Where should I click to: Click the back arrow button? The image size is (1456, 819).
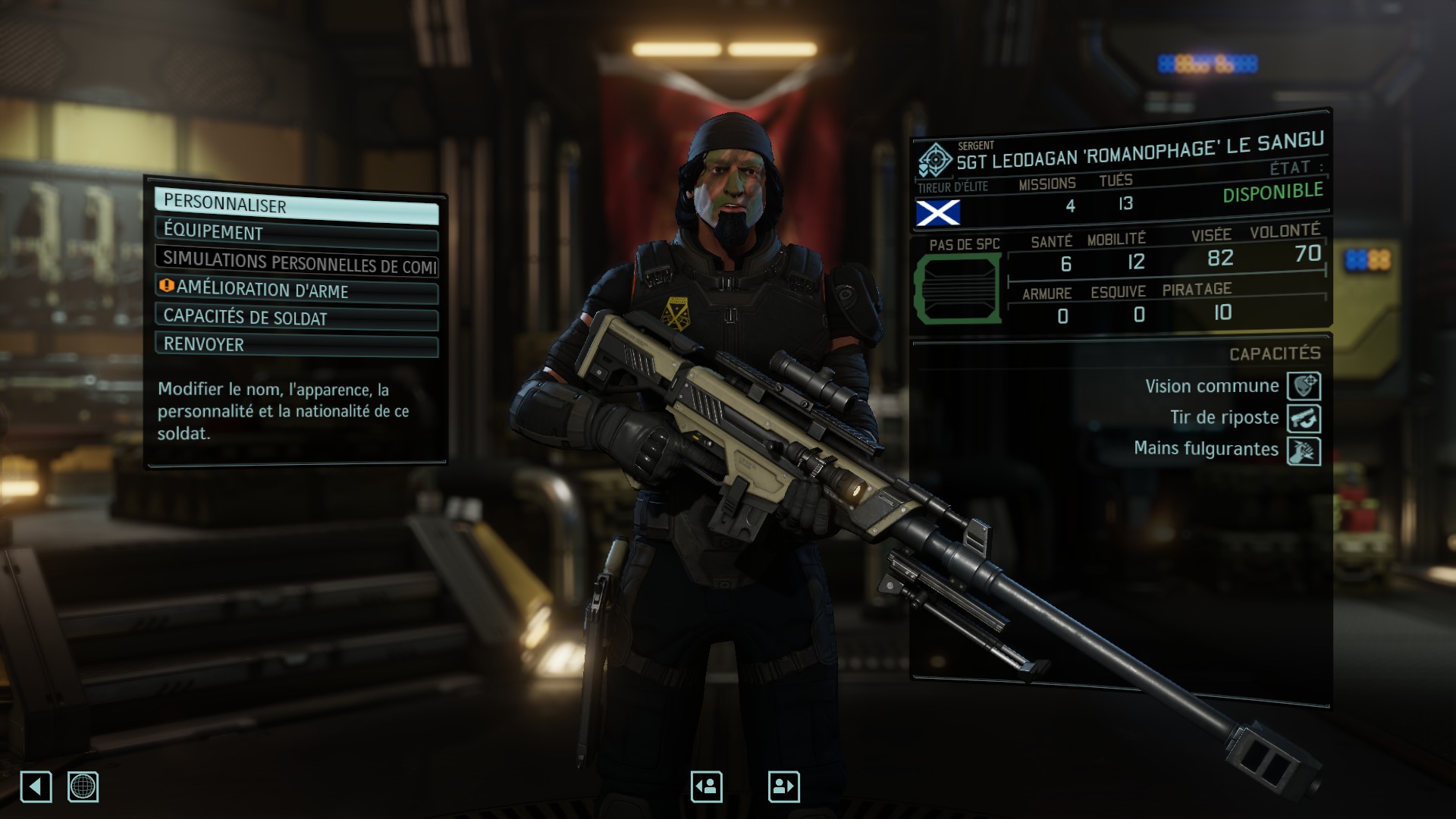(x=36, y=786)
